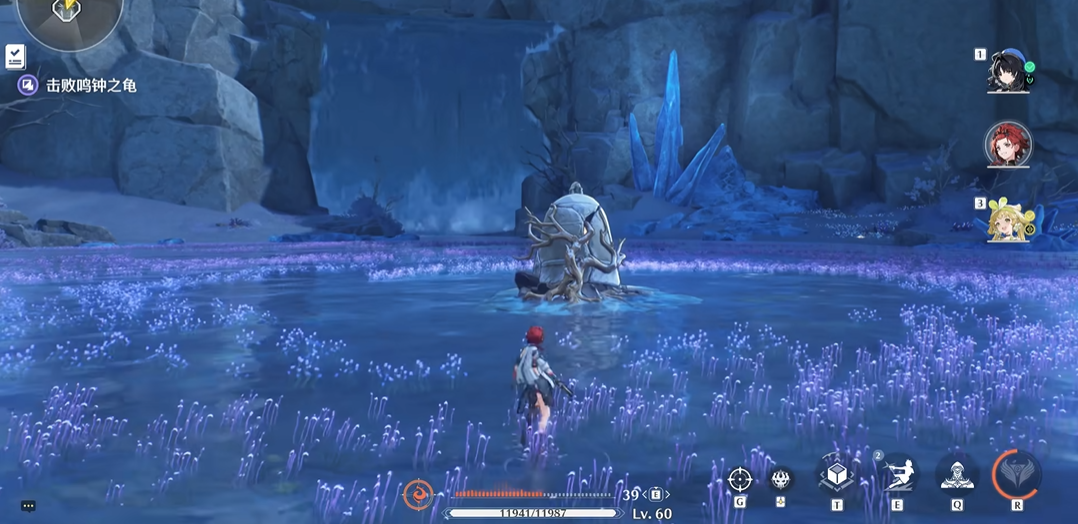Switch to the blonde character with green bow
1078x524 pixels.
pyautogui.click(x=1007, y=220)
